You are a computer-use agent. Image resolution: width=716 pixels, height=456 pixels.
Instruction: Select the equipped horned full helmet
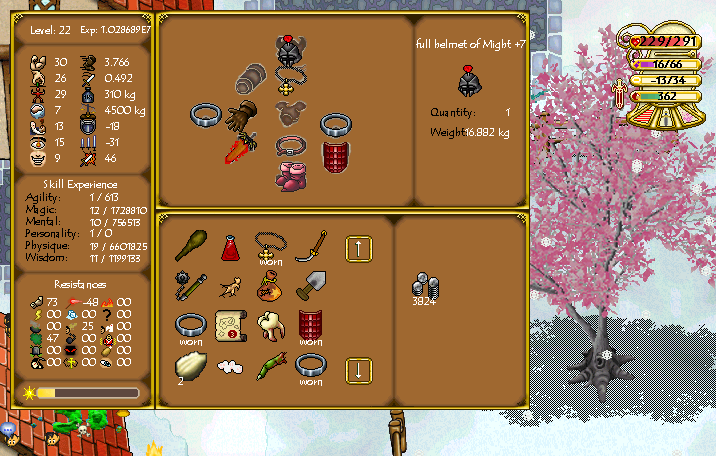289,51
